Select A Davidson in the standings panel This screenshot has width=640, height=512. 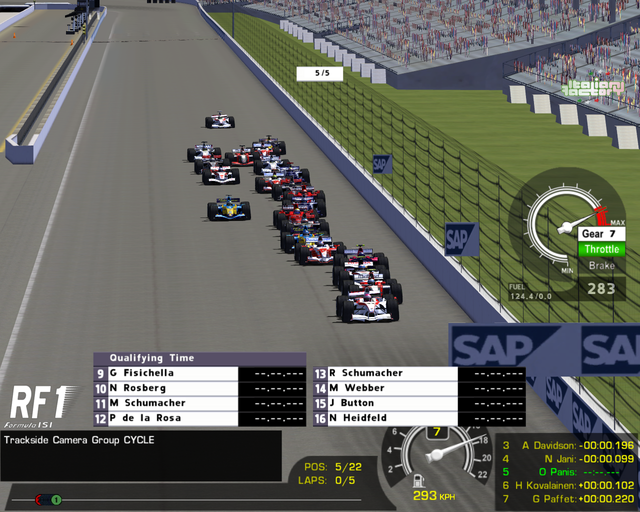[x=567, y=445]
